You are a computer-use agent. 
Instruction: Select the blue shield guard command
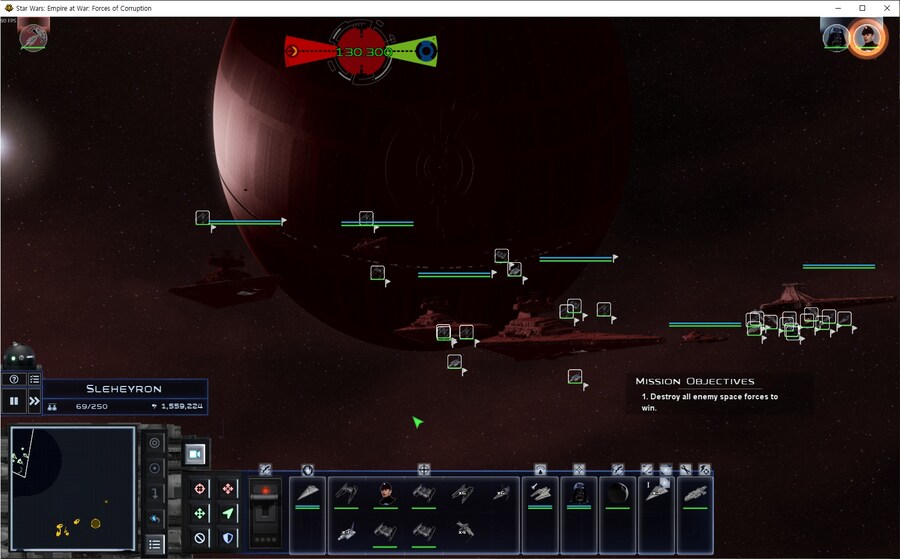pyautogui.click(x=228, y=538)
